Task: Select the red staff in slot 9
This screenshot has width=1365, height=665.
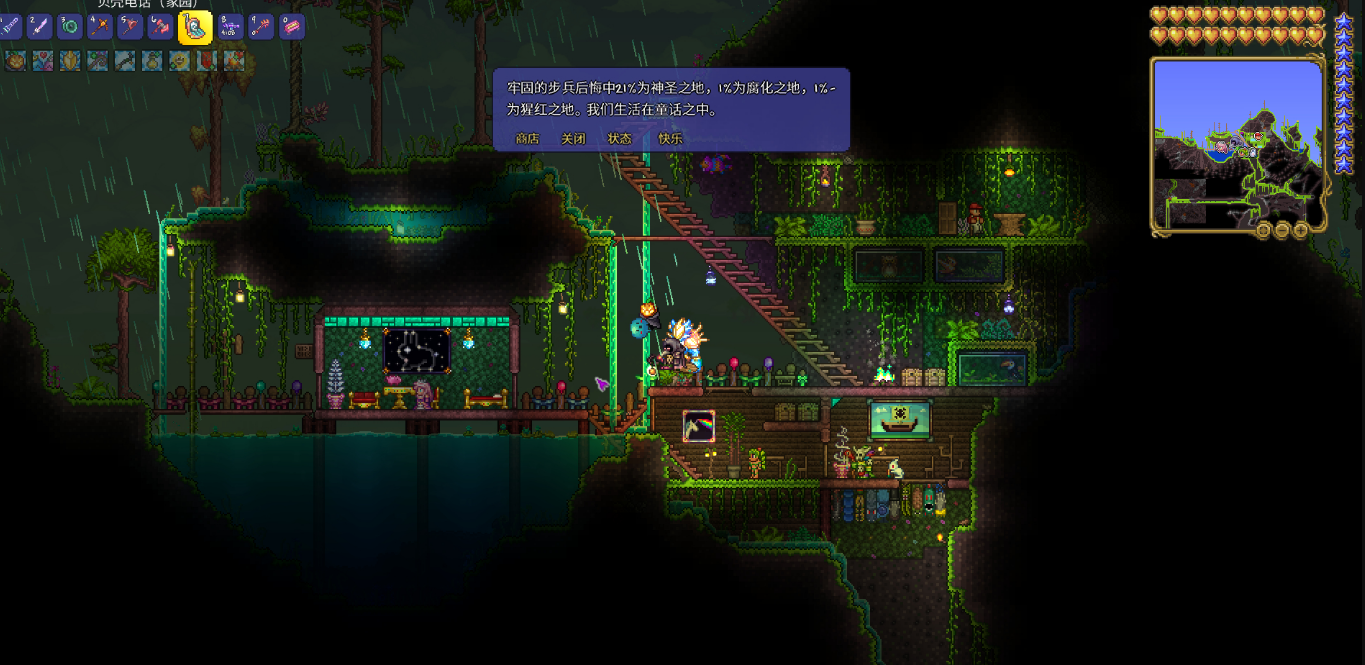Action: [261, 26]
